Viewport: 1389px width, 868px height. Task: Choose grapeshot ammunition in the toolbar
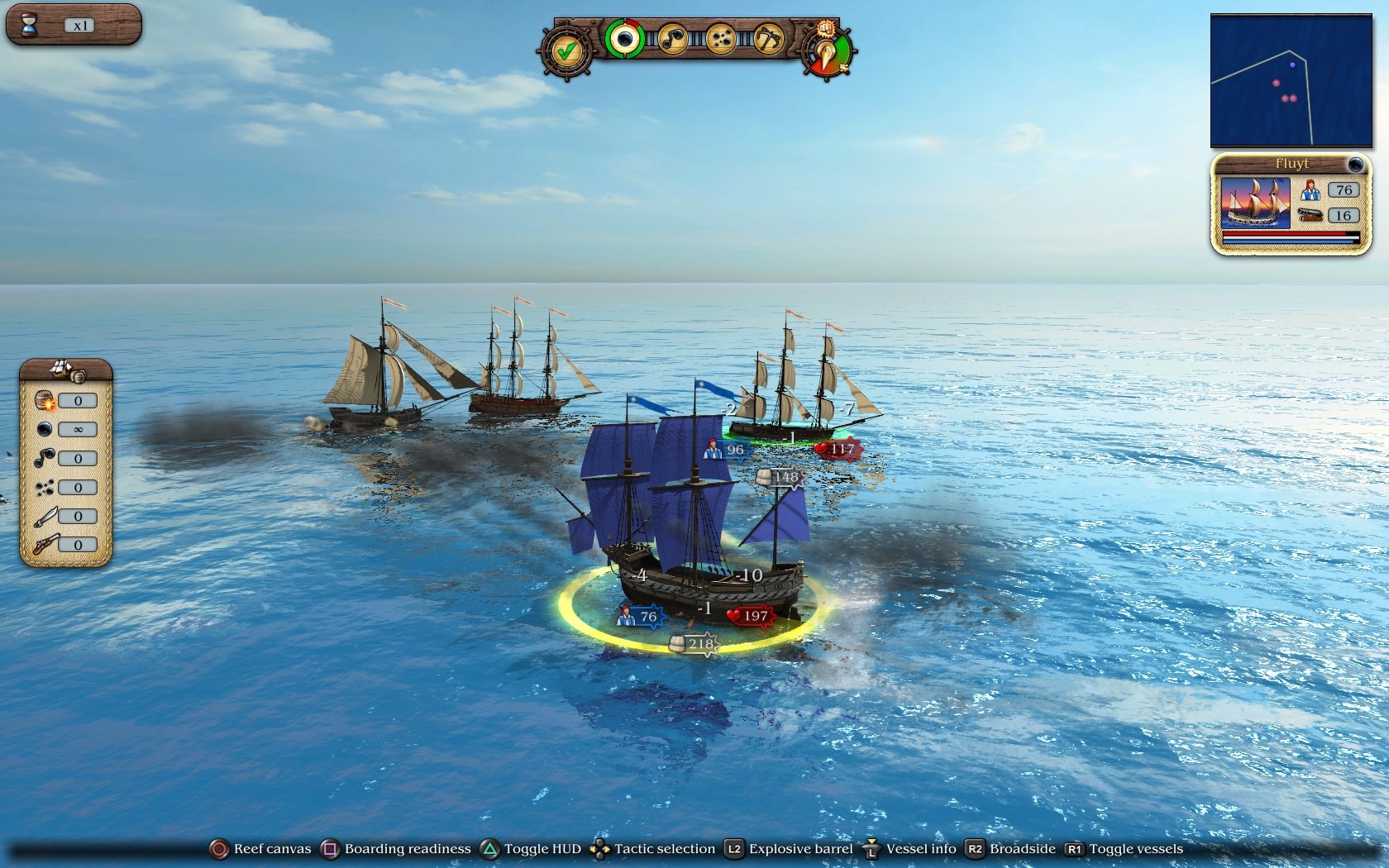(722, 38)
